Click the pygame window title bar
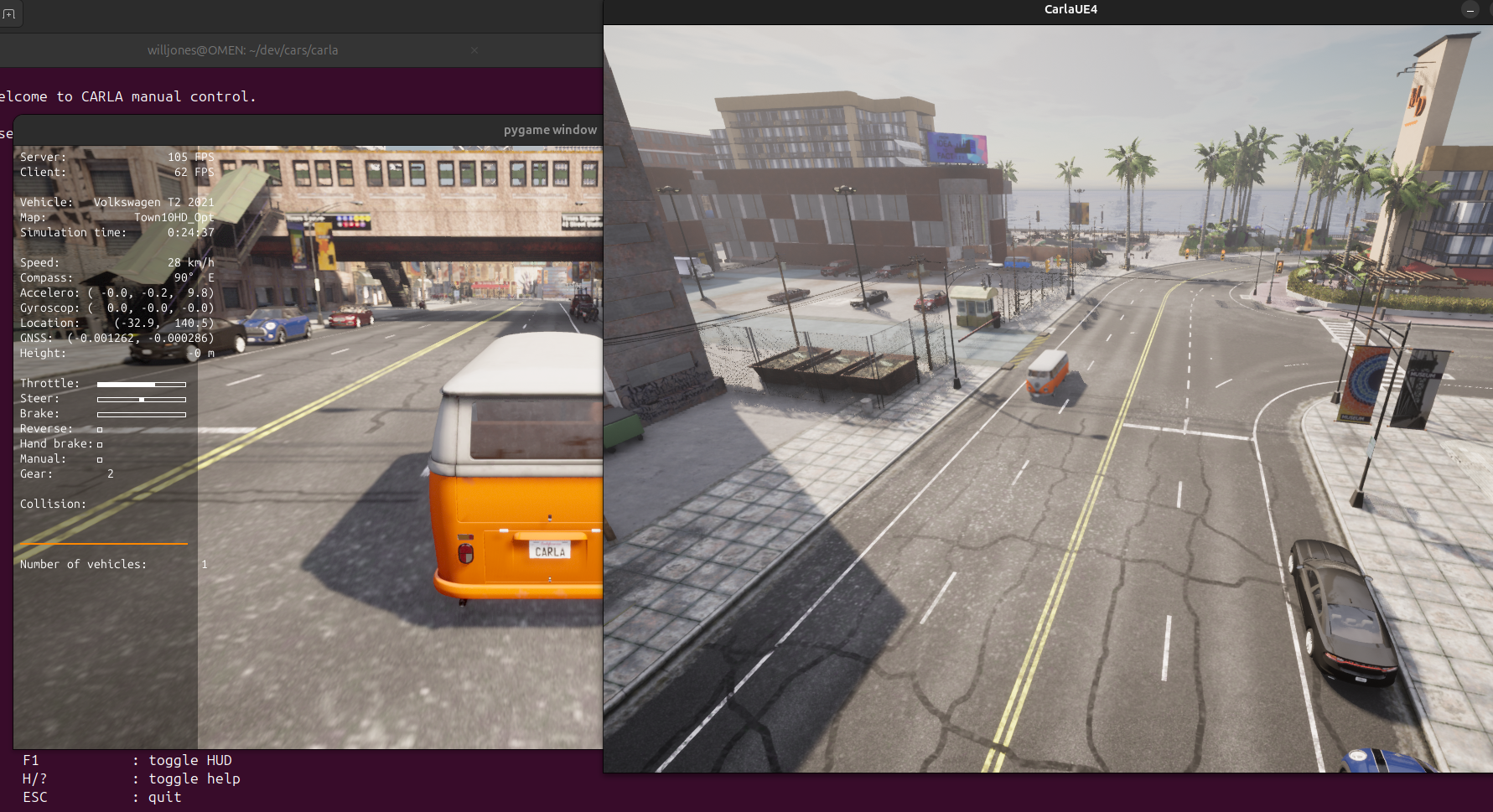This screenshot has width=1493, height=812. point(335,130)
